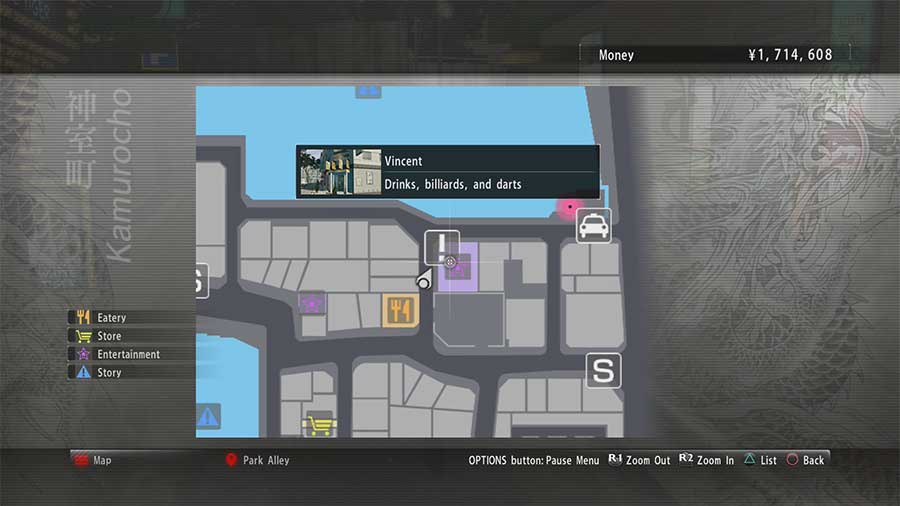900x506 pixels.
Task: Select the Eatery legend entry
Action: click(110, 318)
